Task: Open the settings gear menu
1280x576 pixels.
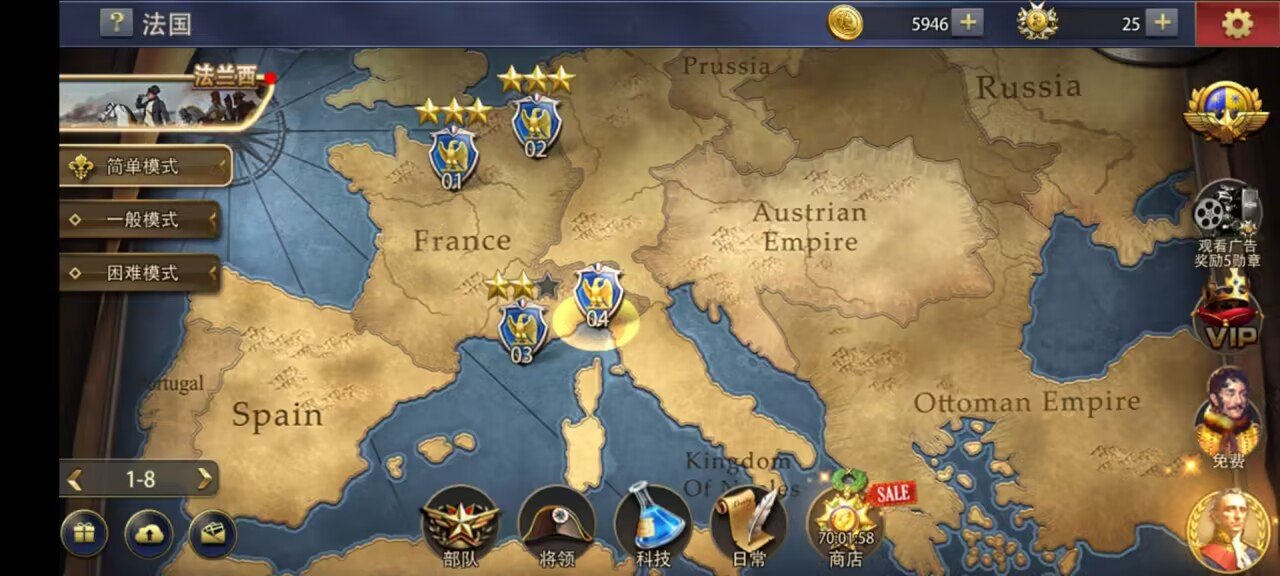Action: 1237,23
